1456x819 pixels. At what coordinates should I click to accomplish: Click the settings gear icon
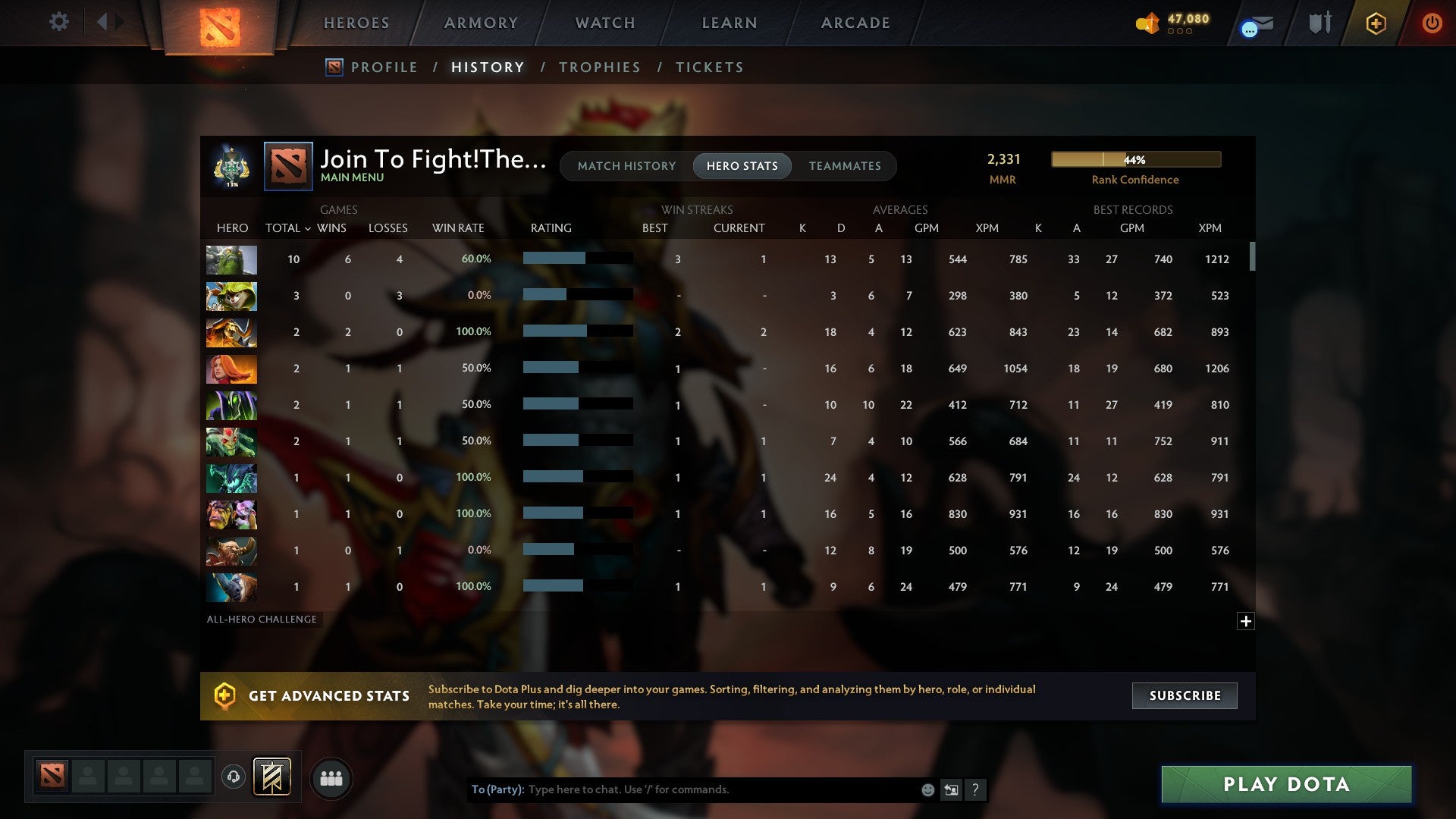pyautogui.click(x=59, y=22)
